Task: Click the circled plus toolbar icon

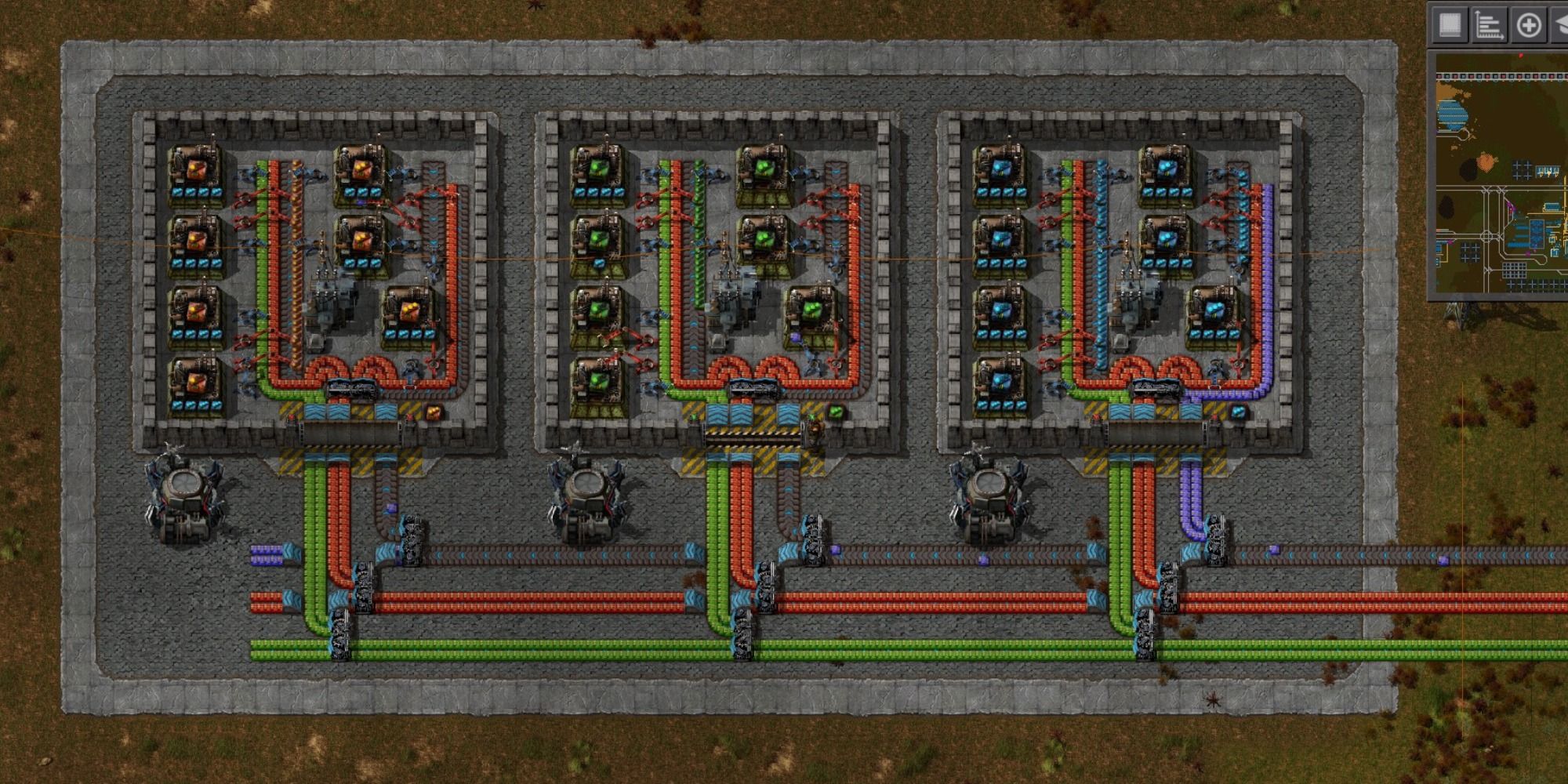Action: pyautogui.click(x=1529, y=24)
